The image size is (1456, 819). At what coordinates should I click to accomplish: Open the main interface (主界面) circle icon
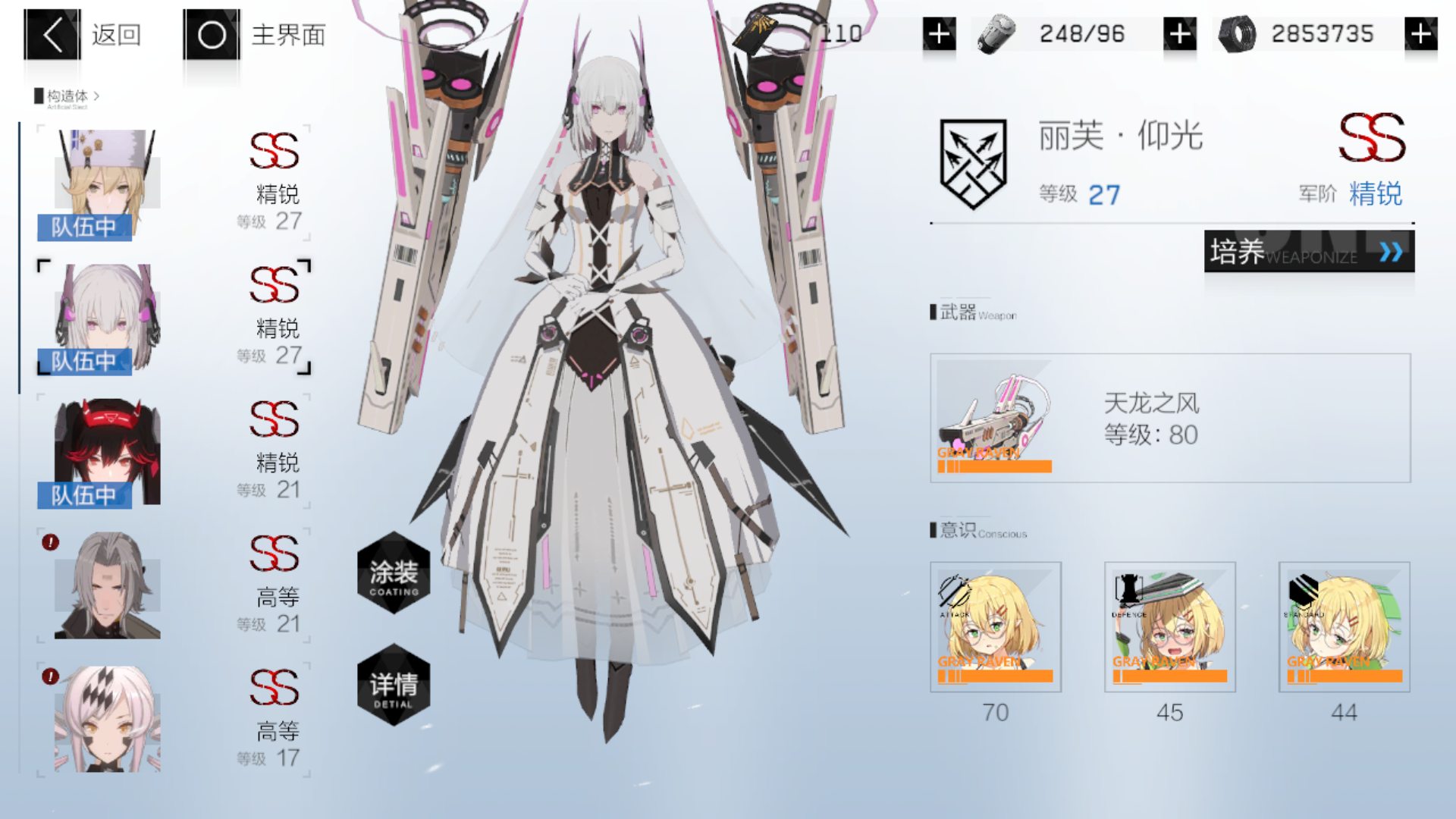[x=210, y=33]
